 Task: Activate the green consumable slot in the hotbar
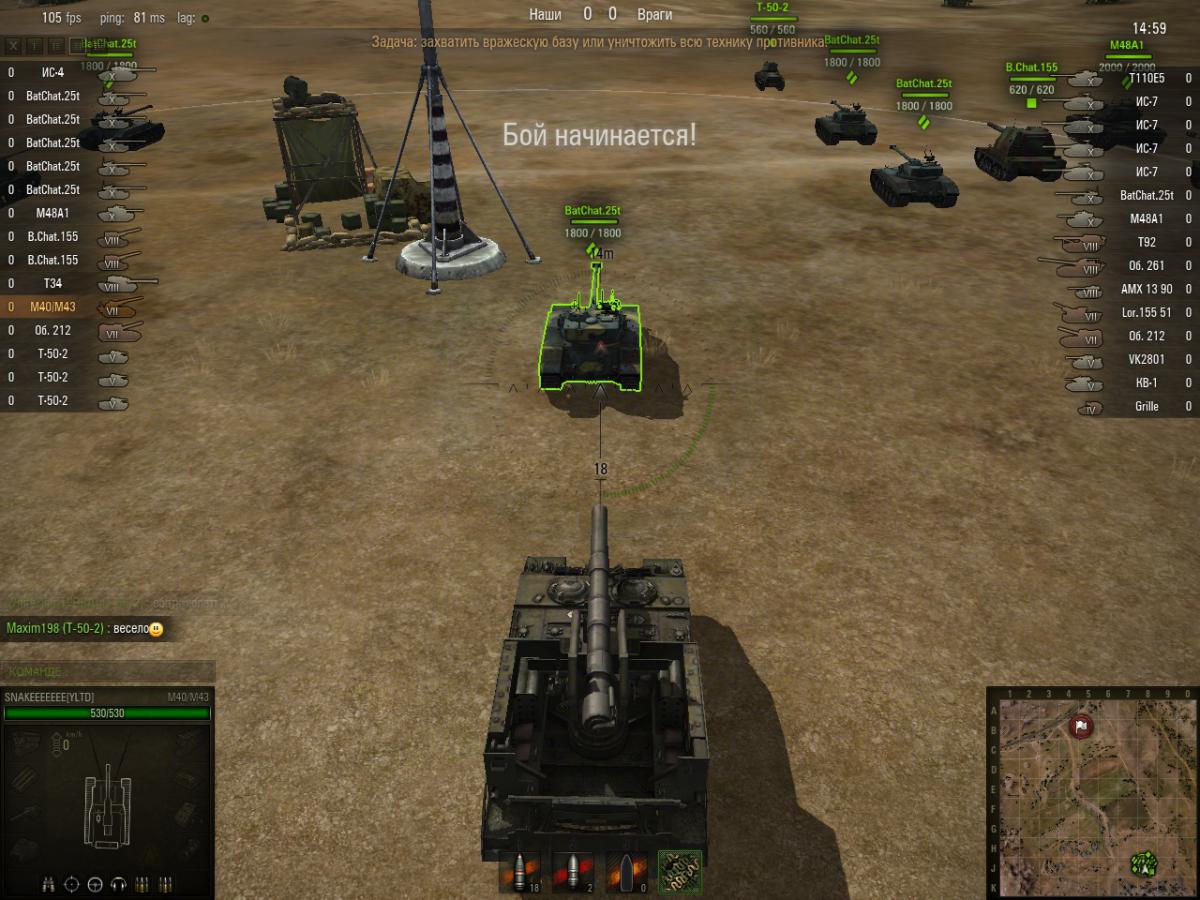coord(680,872)
